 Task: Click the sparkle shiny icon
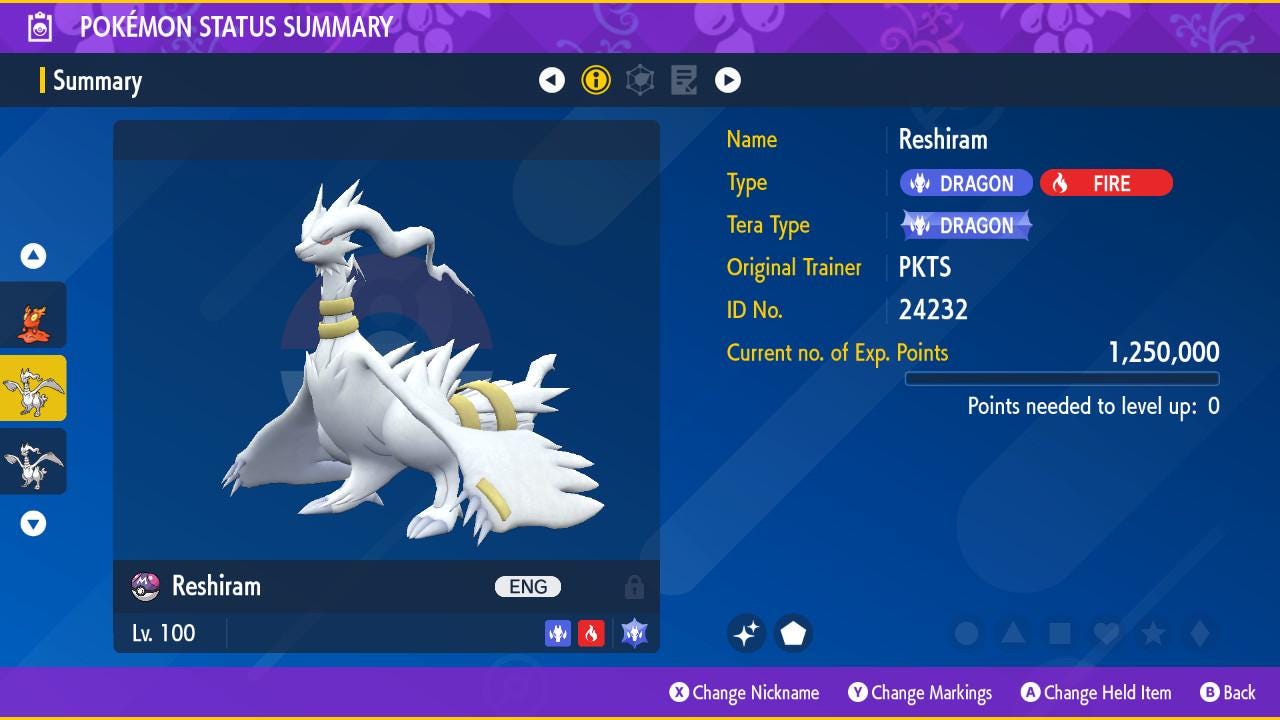tap(746, 633)
